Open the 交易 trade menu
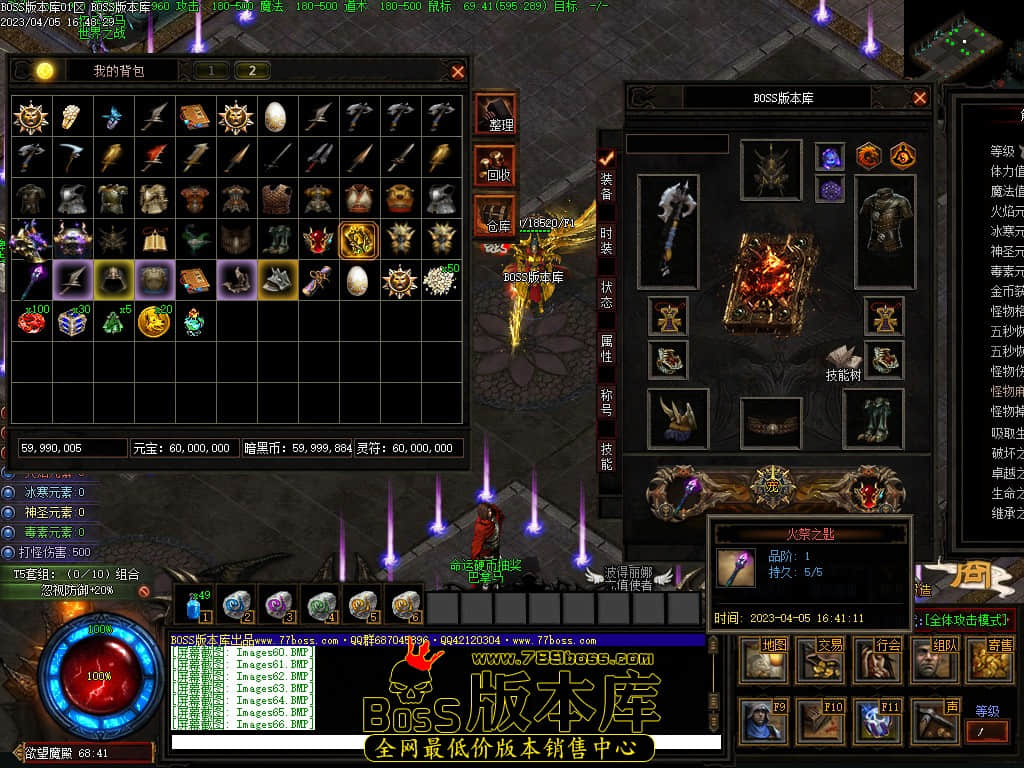Image resolution: width=1024 pixels, height=768 pixels. click(x=829, y=660)
